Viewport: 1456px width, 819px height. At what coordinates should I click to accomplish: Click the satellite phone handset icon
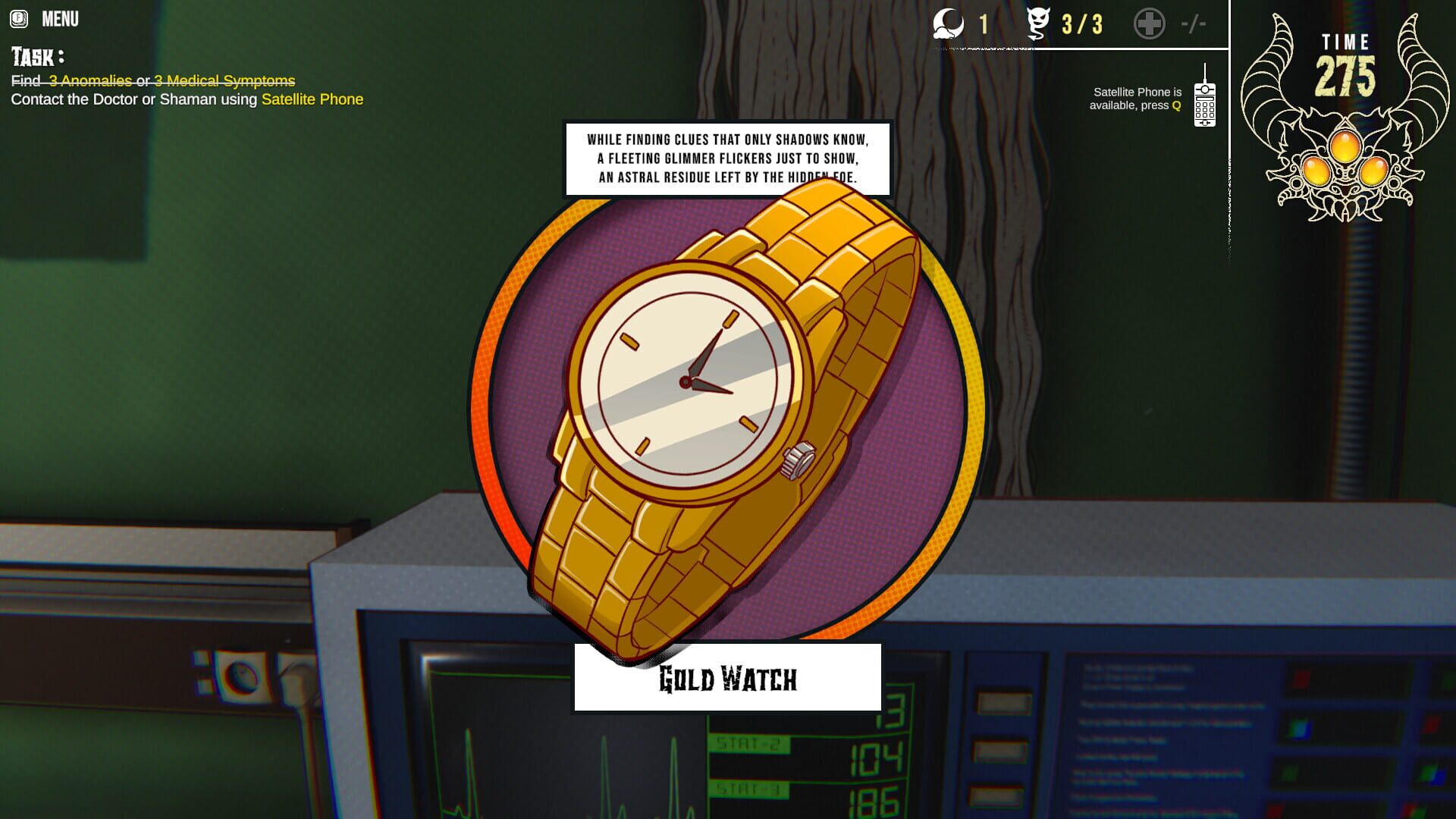(1204, 105)
